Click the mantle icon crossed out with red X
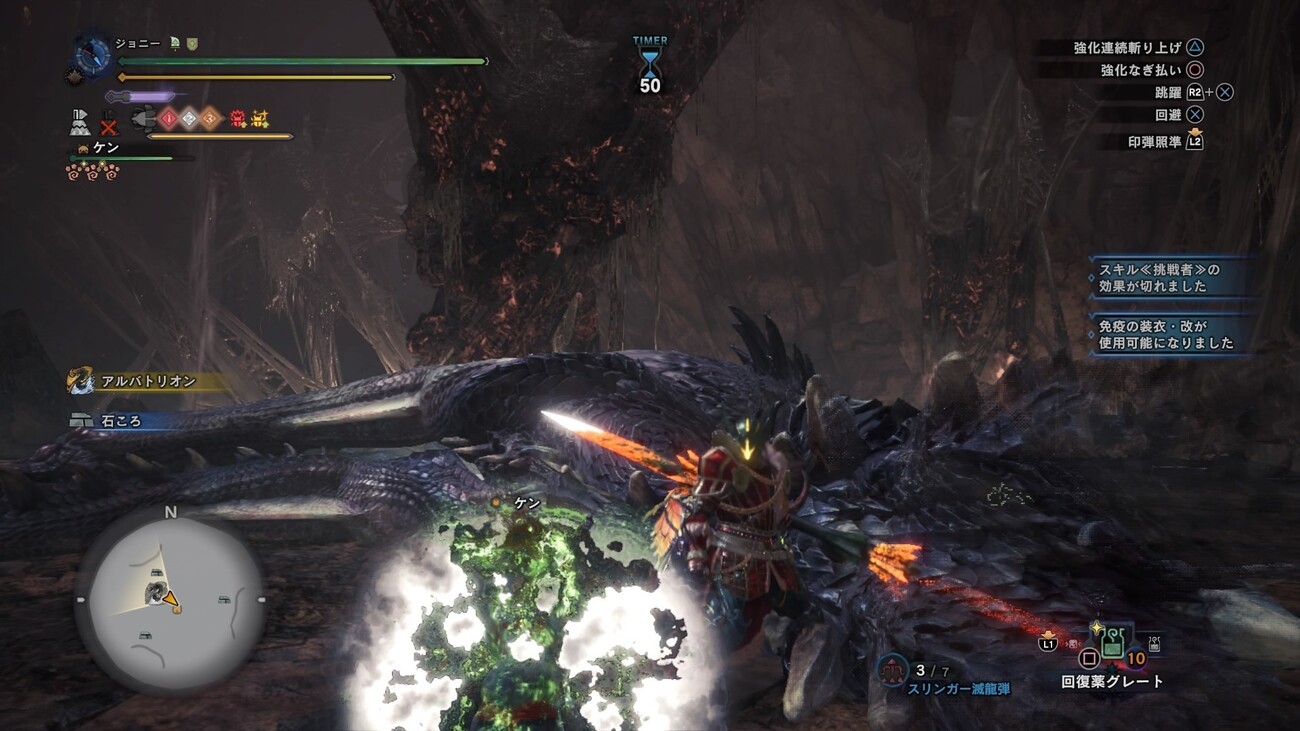The height and width of the screenshot is (731, 1300). coord(108,124)
